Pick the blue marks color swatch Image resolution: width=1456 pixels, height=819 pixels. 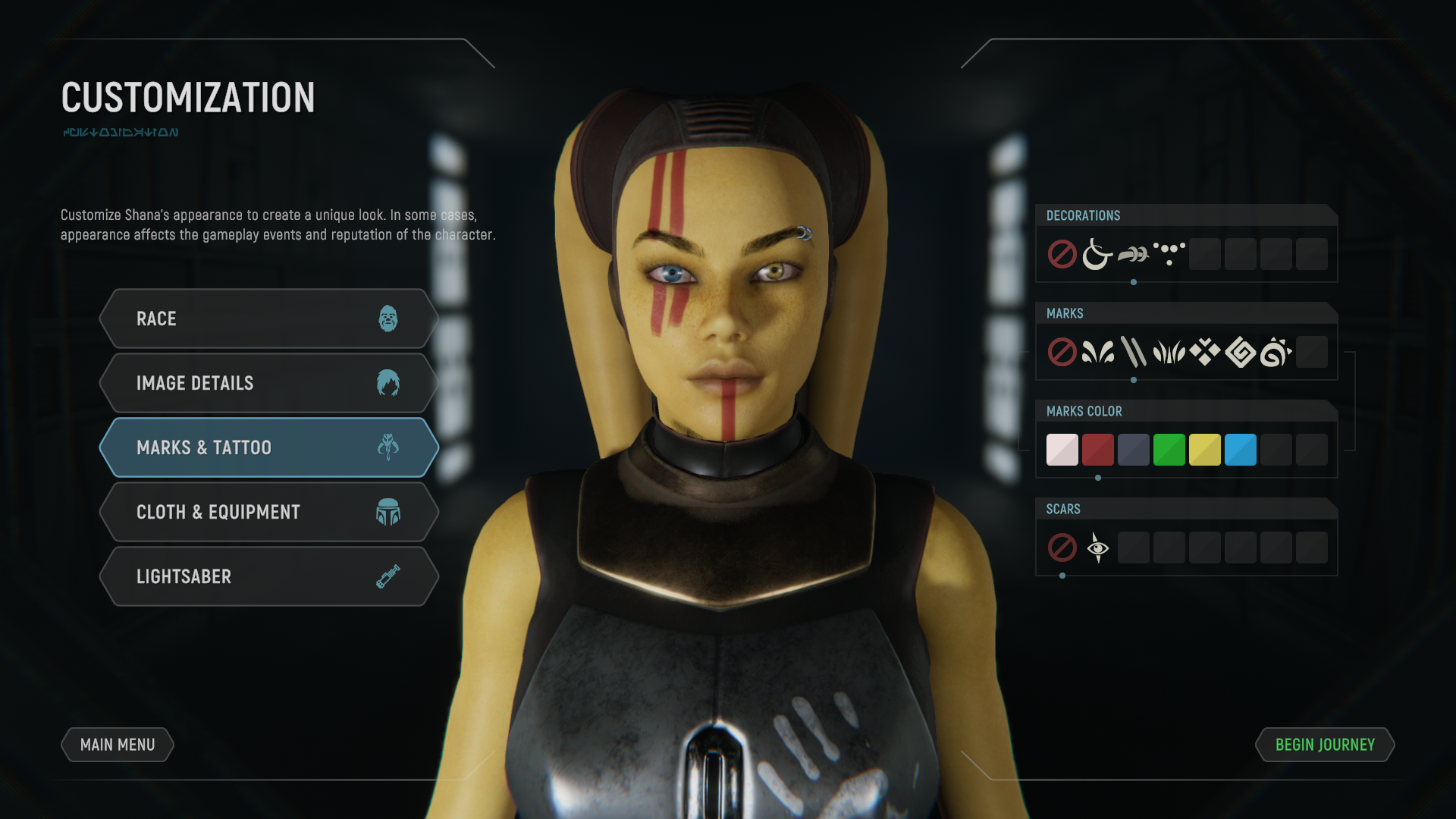(x=1241, y=449)
